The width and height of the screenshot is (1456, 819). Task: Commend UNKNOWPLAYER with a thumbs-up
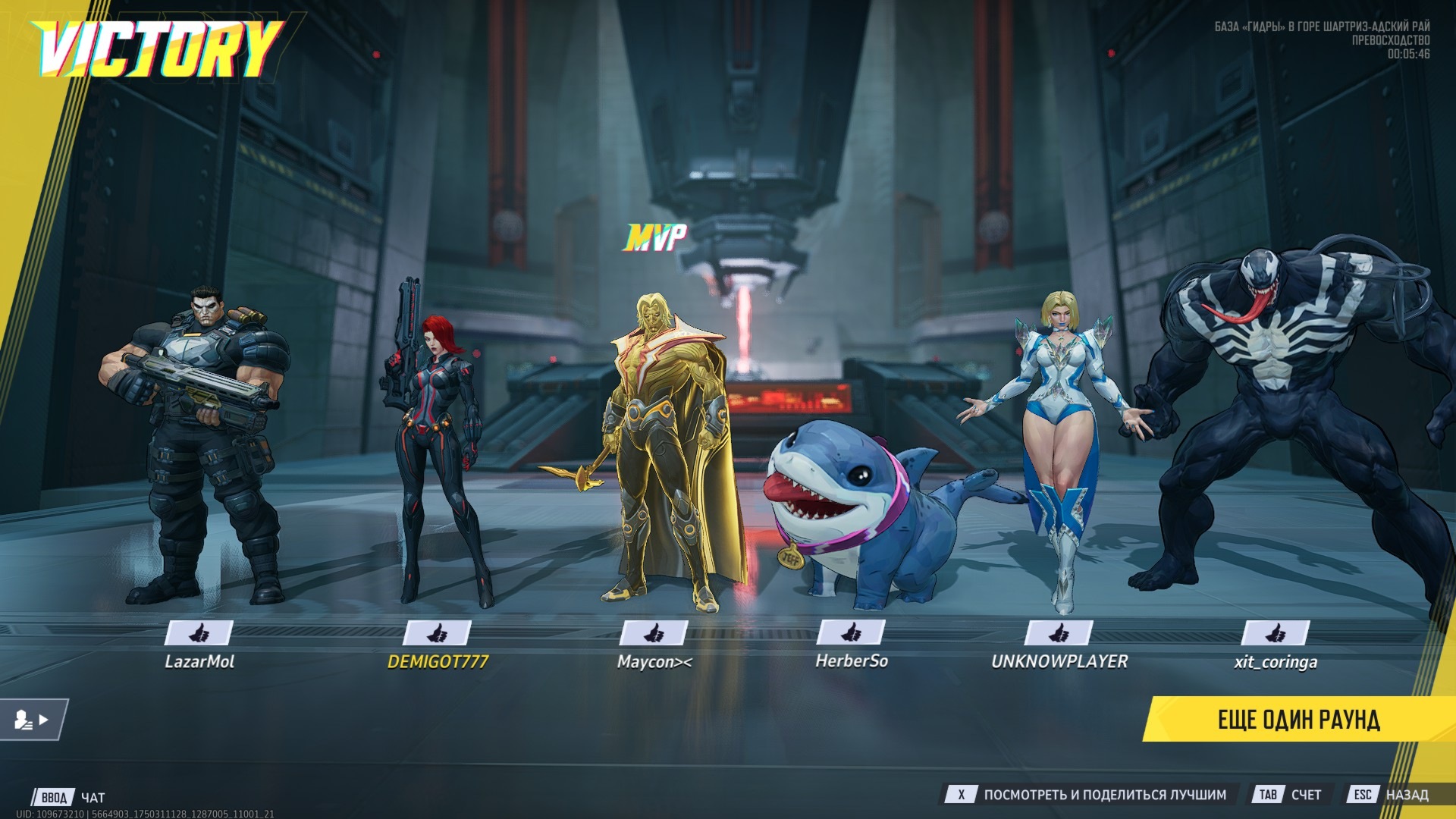(x=1059, y=632)
